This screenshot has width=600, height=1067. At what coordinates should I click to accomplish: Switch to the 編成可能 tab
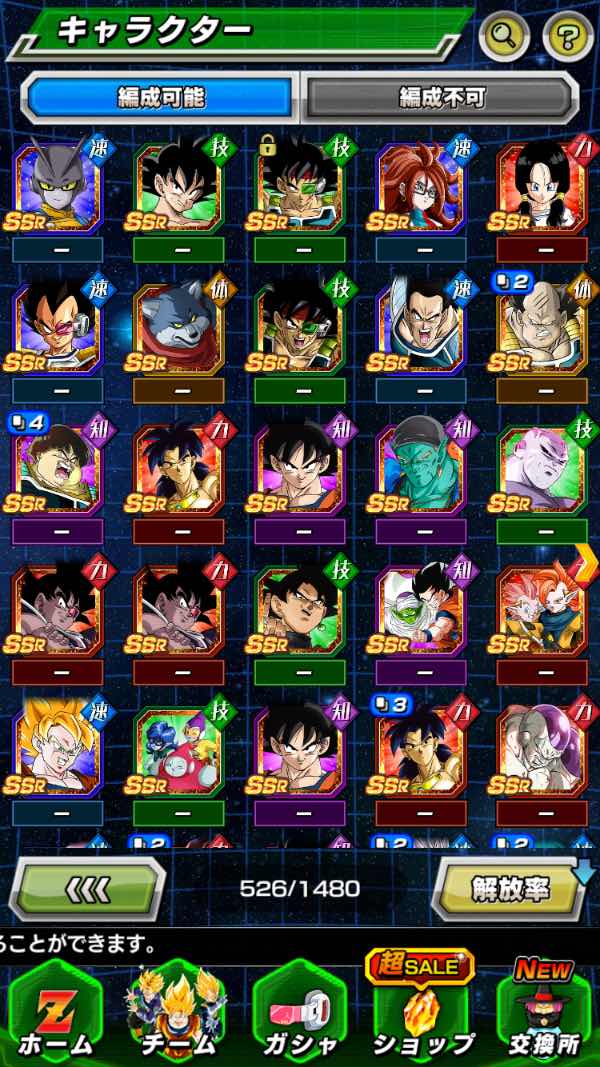pyautogui.click(x=160, y=97)
